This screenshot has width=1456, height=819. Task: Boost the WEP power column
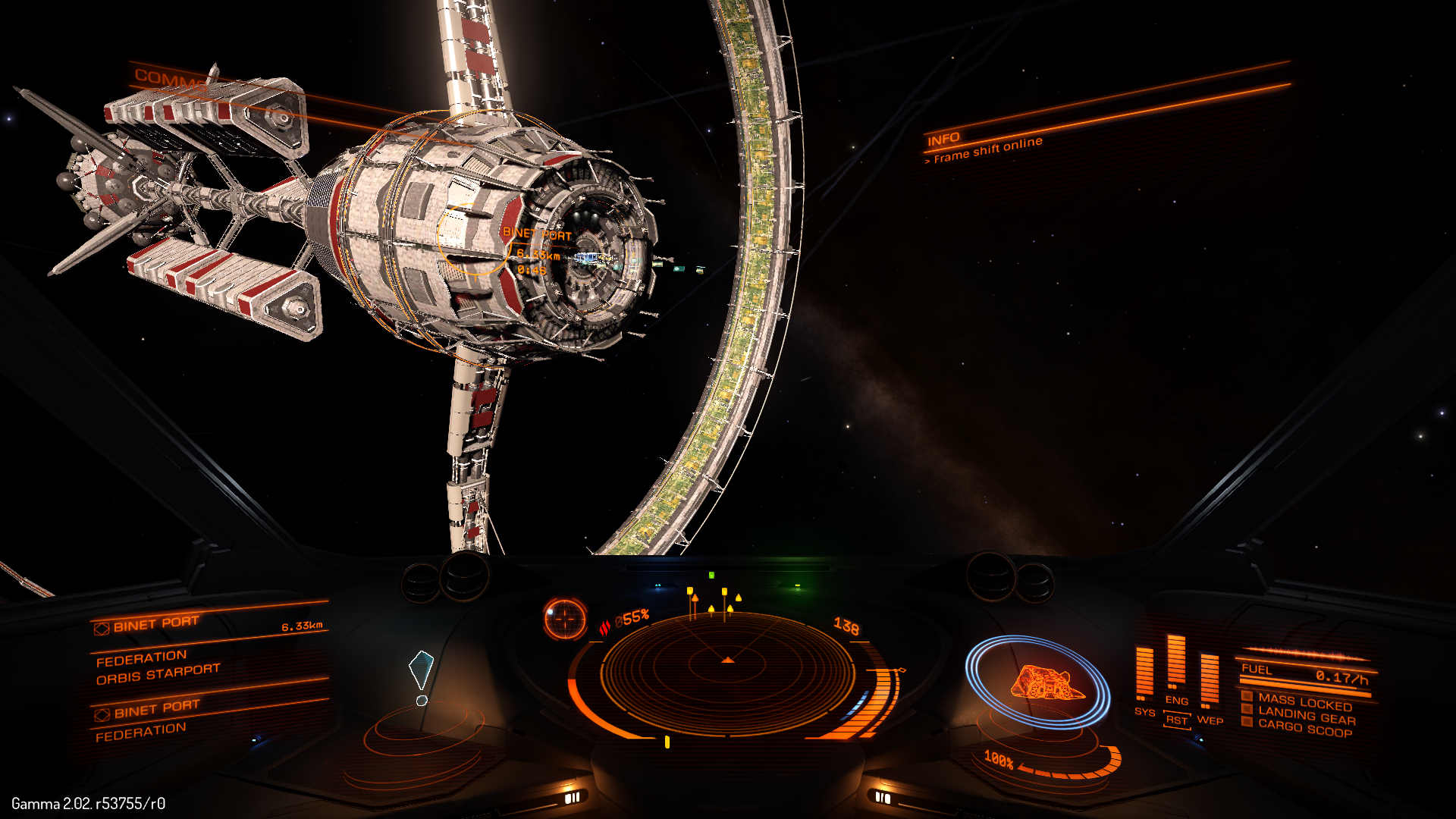click(1210, 679)
